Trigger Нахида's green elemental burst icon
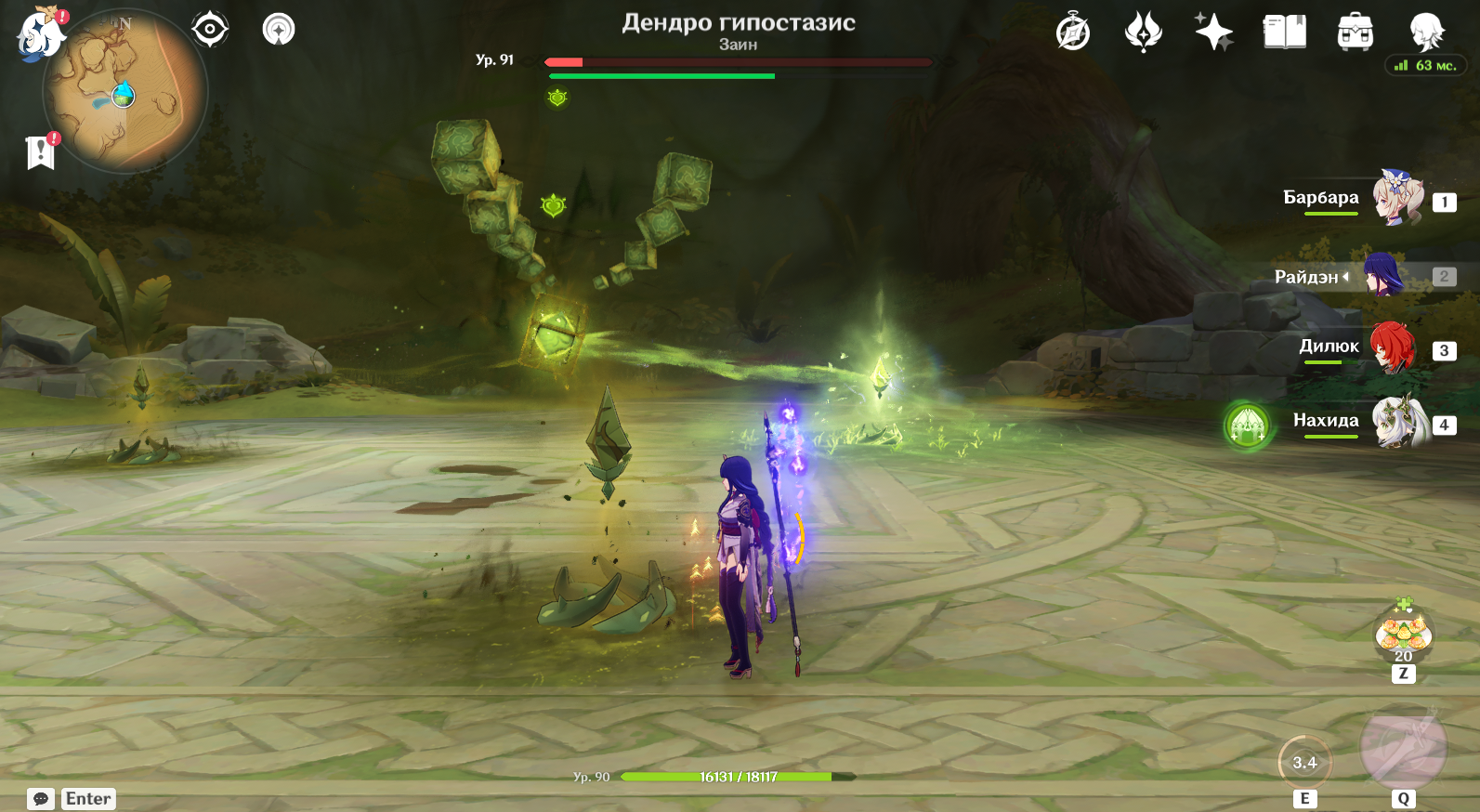This screenshot has height=812, width=1480. click(1247, 426)
